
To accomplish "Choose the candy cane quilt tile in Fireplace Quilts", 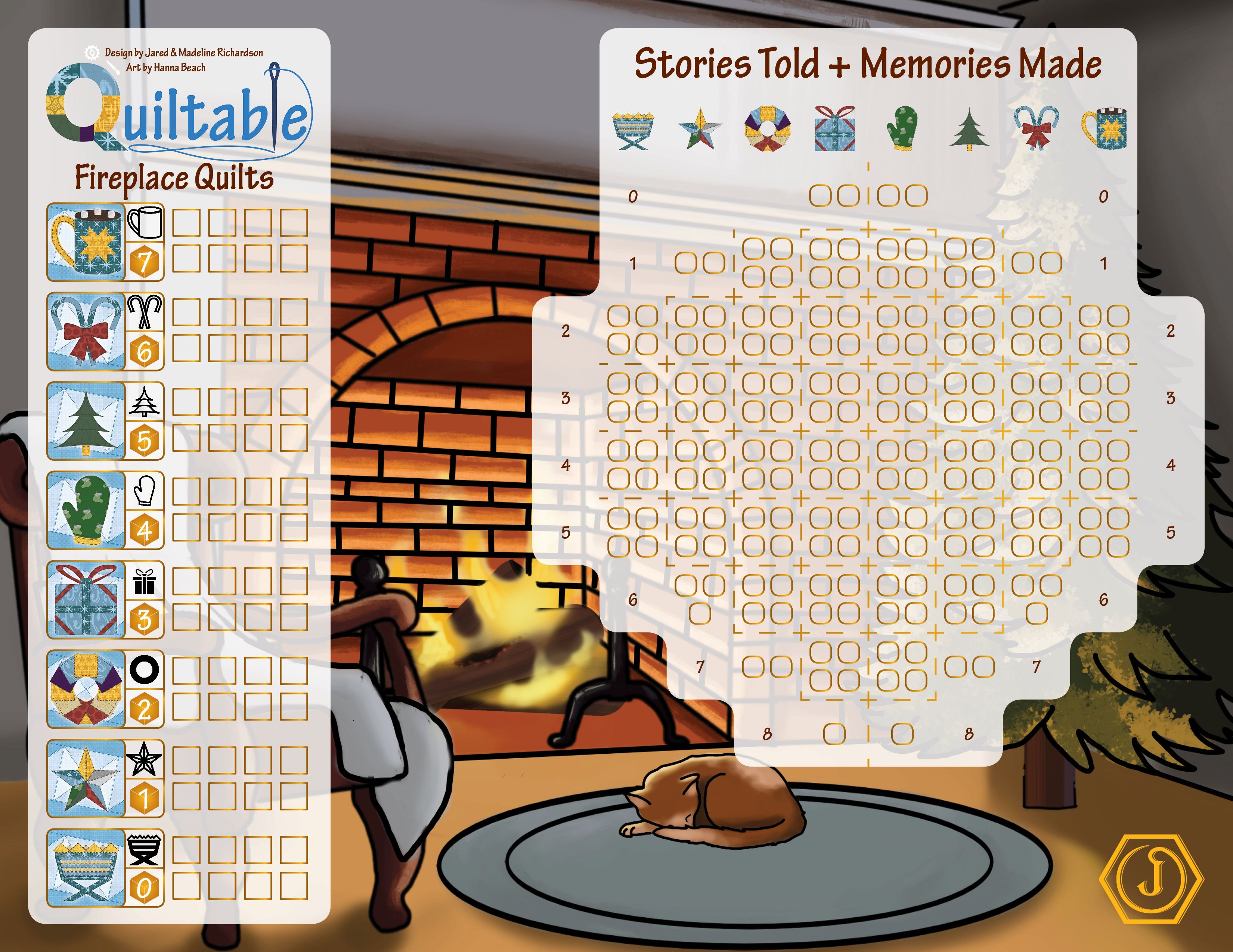I will coord(86,331).
